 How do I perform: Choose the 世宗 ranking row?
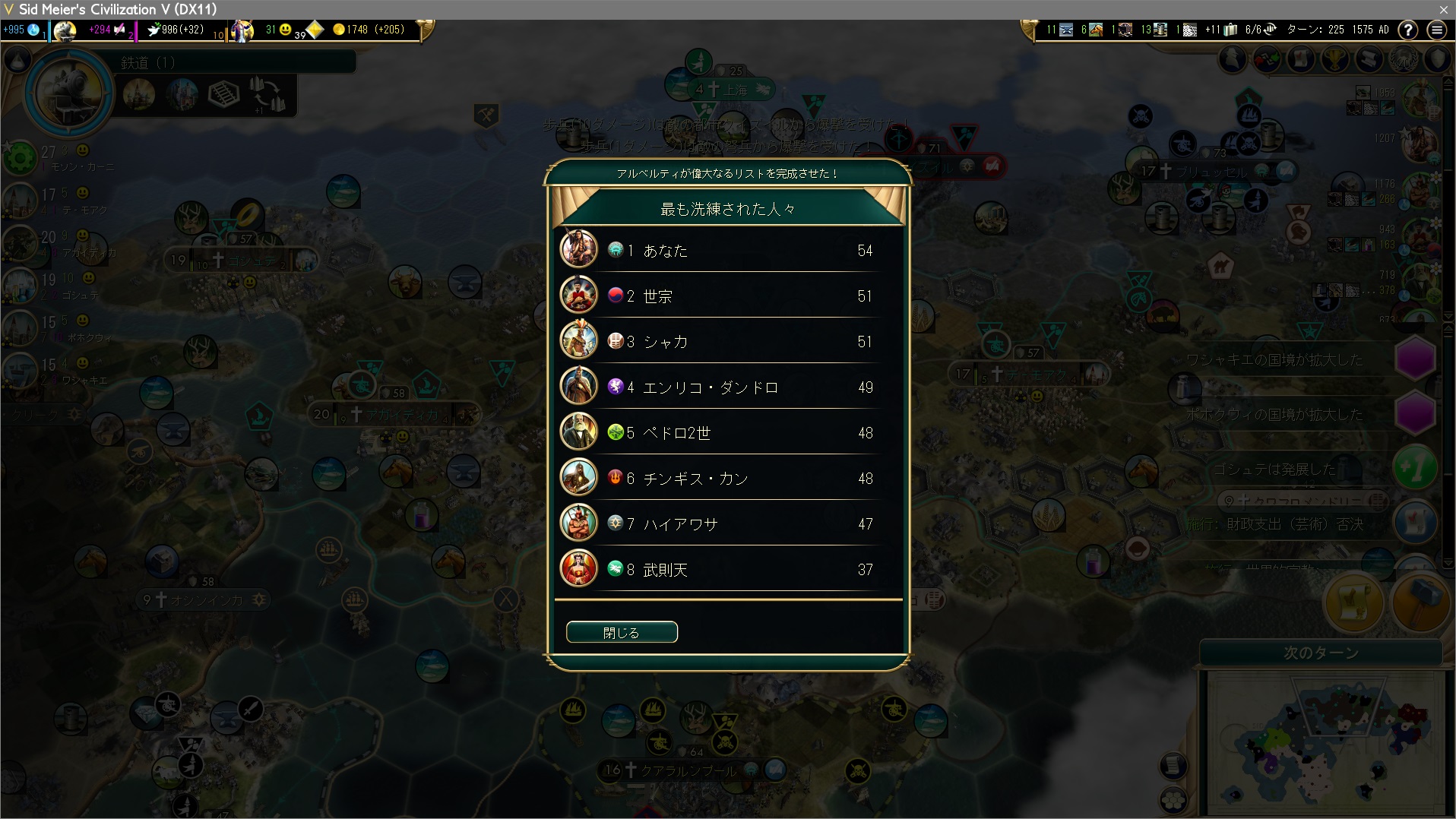[x=728, y=296]
